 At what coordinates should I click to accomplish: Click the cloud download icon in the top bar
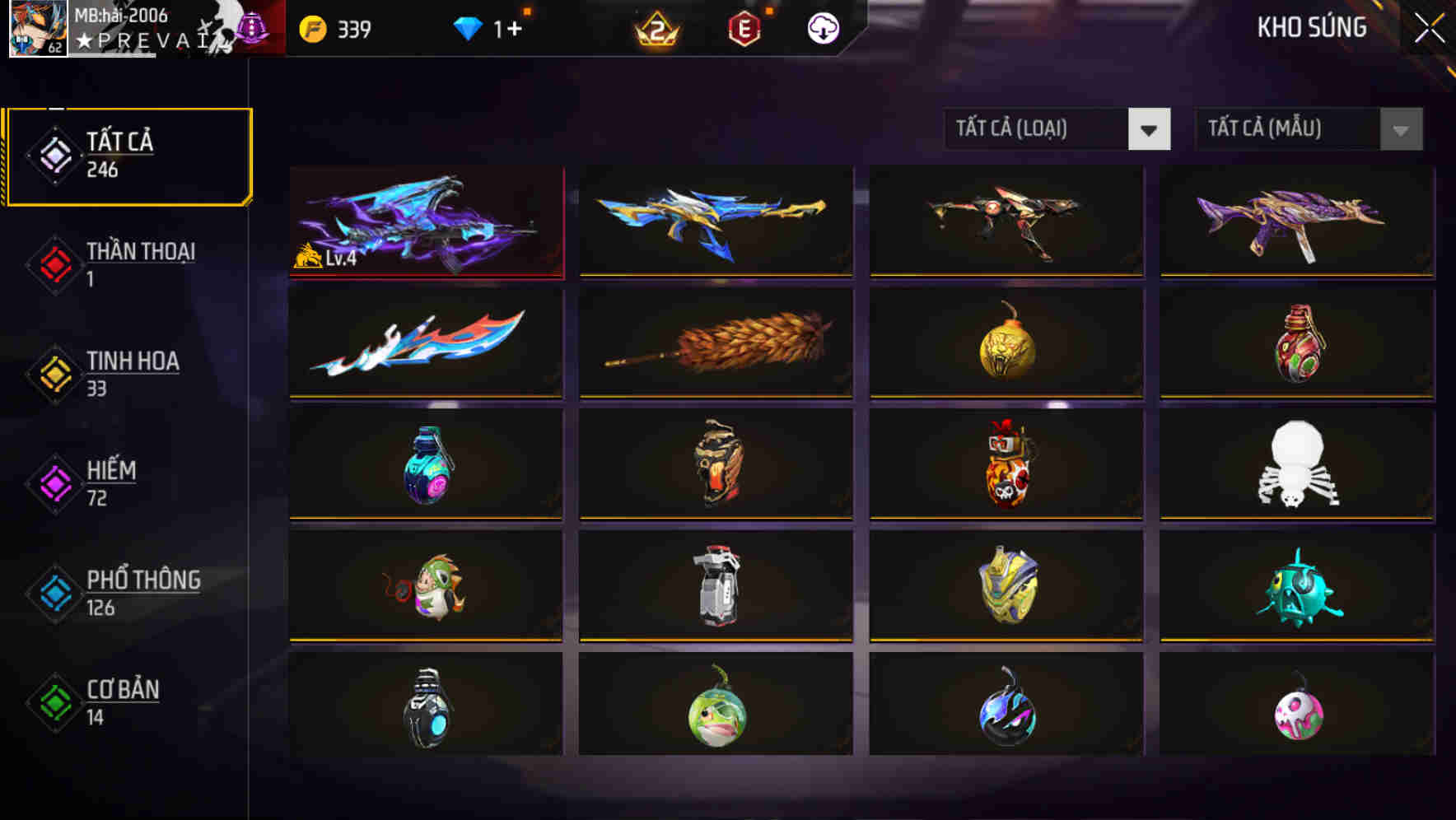pos(822,27)
